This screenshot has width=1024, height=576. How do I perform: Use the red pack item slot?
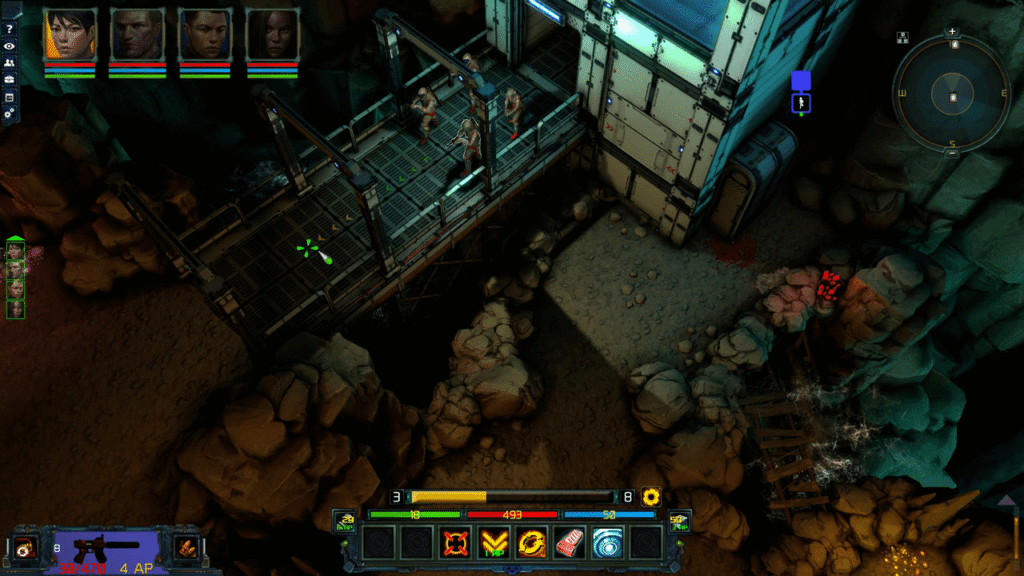click(569, 542)
